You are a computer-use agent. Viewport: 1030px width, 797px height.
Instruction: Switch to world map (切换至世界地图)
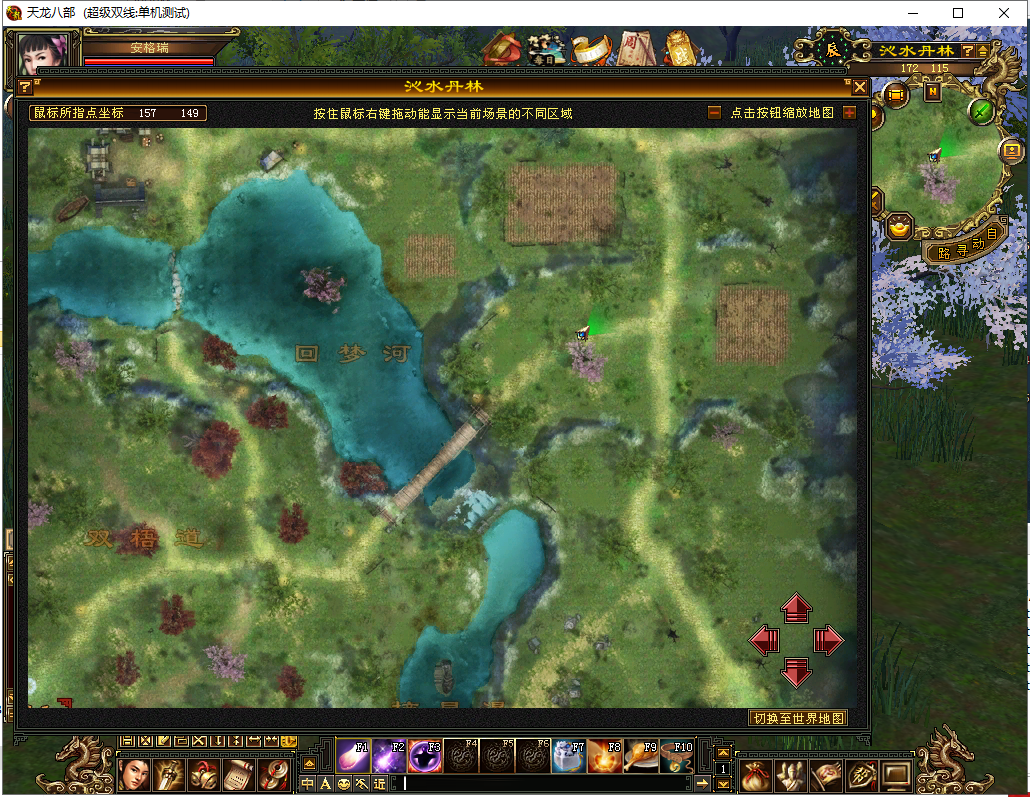click(799, 718)
